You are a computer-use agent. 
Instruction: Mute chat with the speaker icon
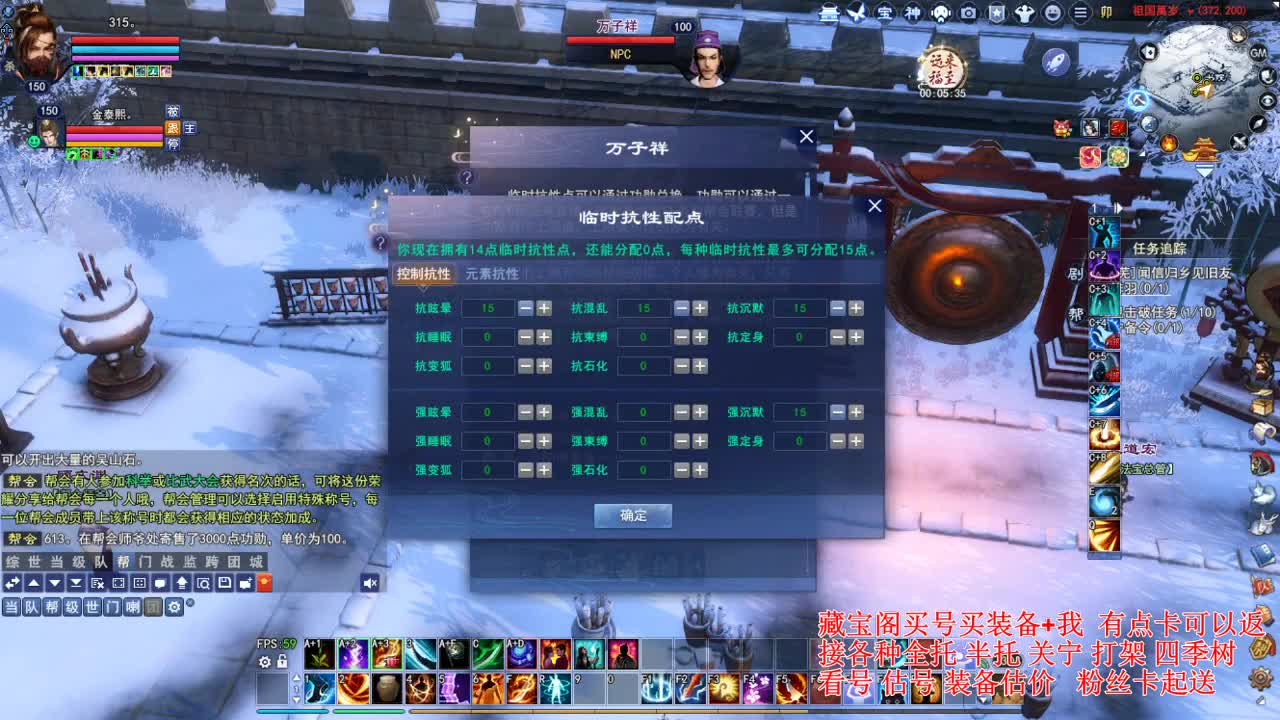(369, 584)
